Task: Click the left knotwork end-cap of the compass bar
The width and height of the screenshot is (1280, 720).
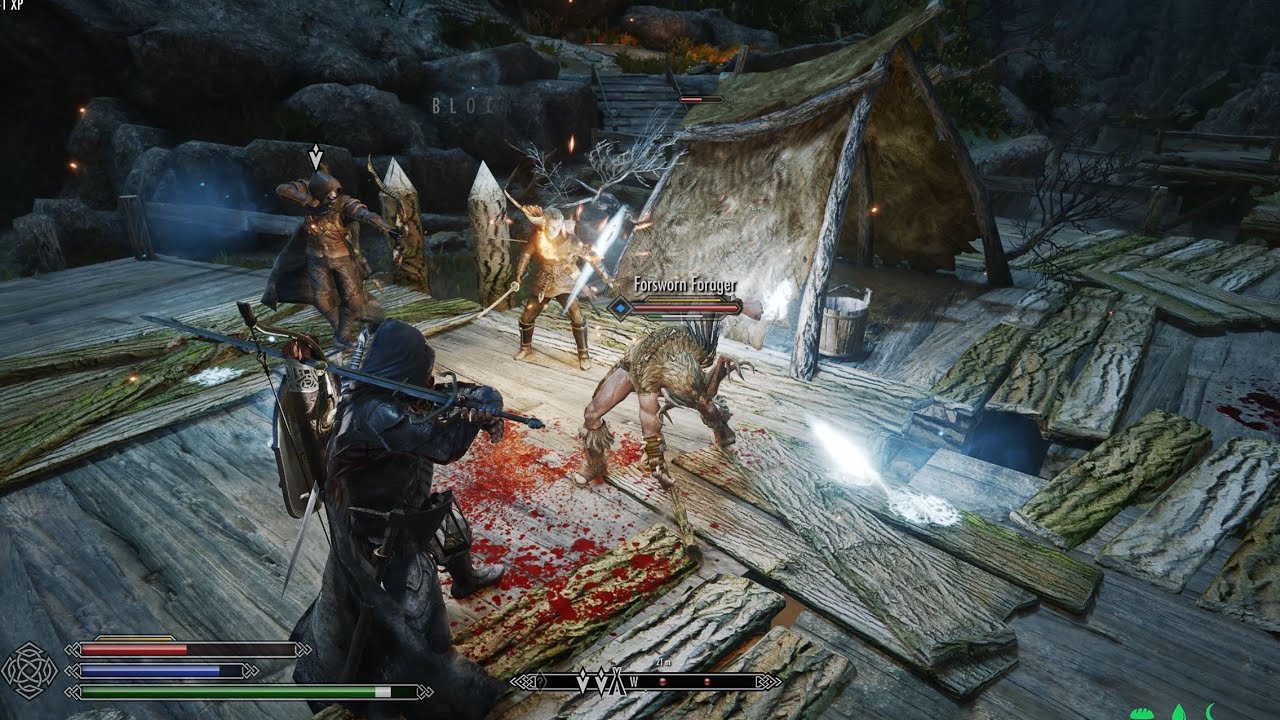Action: pyautogui.click(x=522, y=682)
